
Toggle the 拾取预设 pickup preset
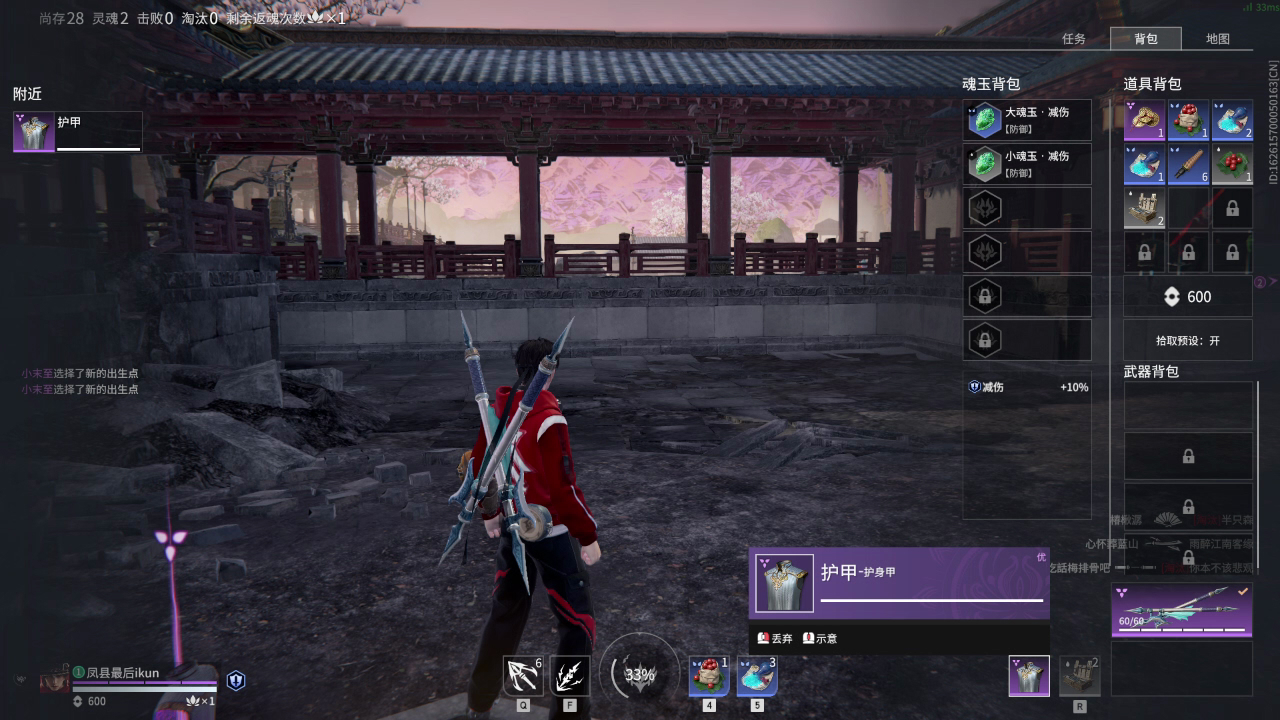pos(1188,340)
